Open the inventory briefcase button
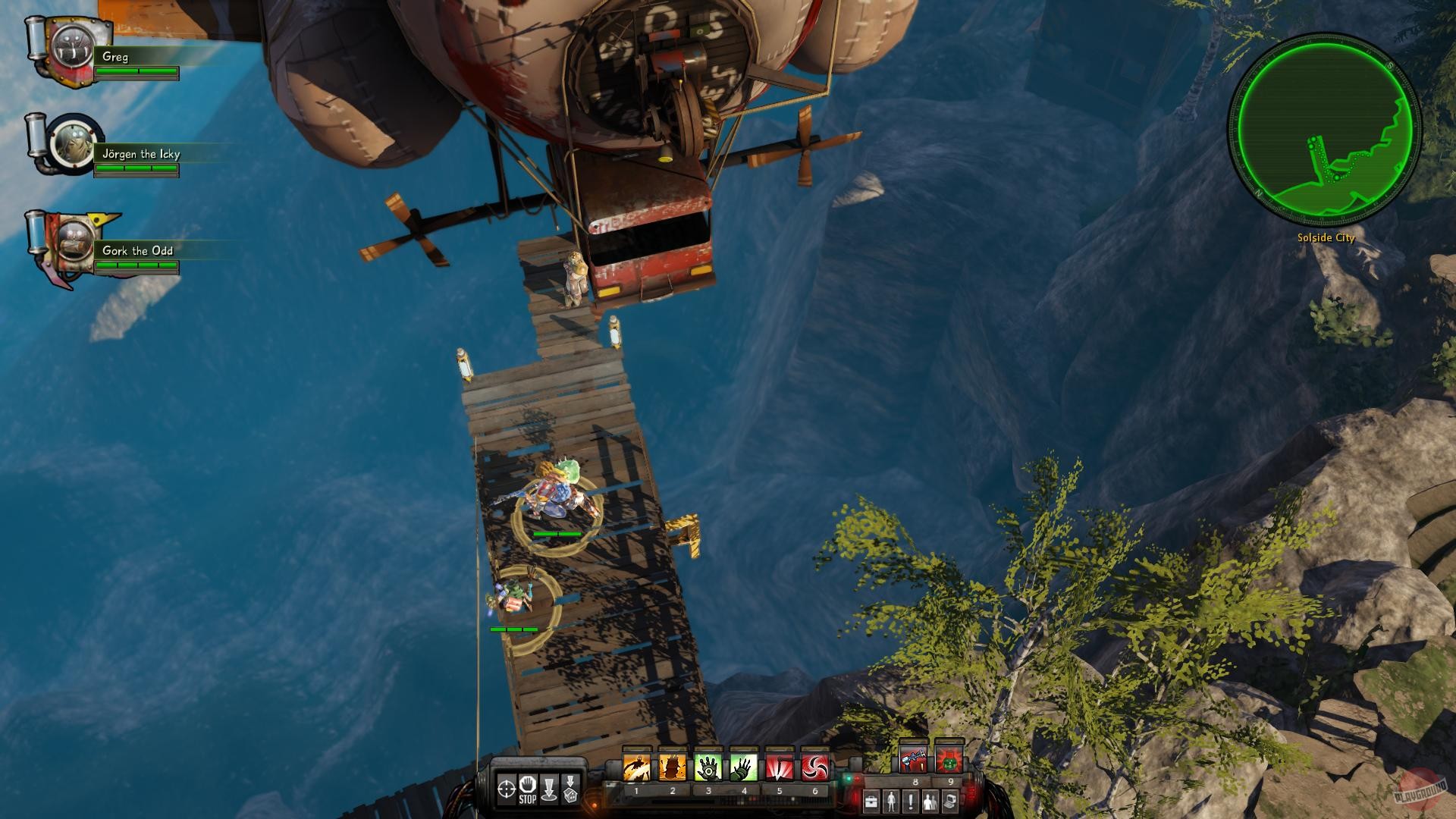 871,800
